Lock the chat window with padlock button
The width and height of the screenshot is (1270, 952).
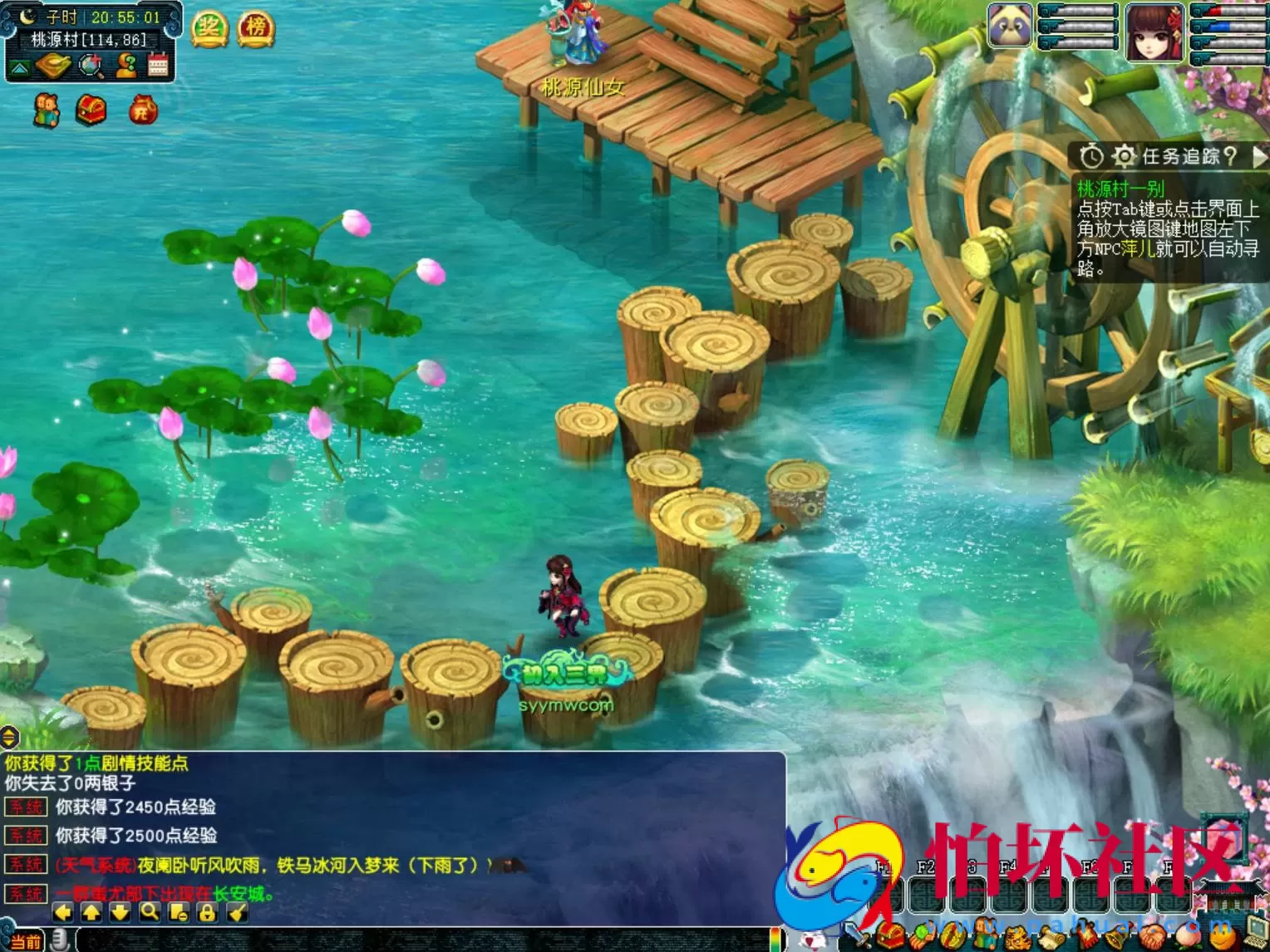pyautogui.click(x=207, y=912)
